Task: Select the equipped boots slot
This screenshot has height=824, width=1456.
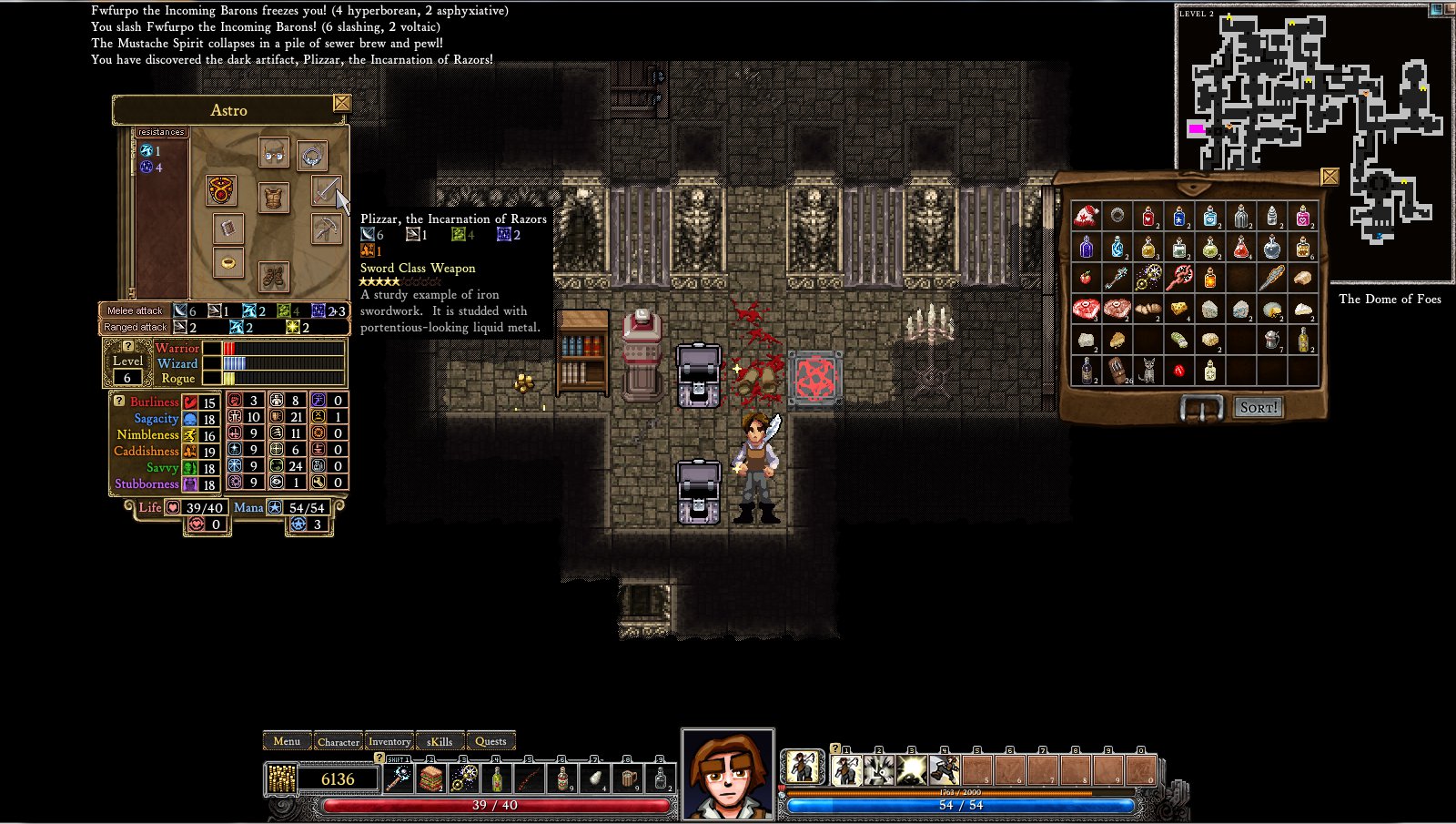Action: tap(274, 275)
